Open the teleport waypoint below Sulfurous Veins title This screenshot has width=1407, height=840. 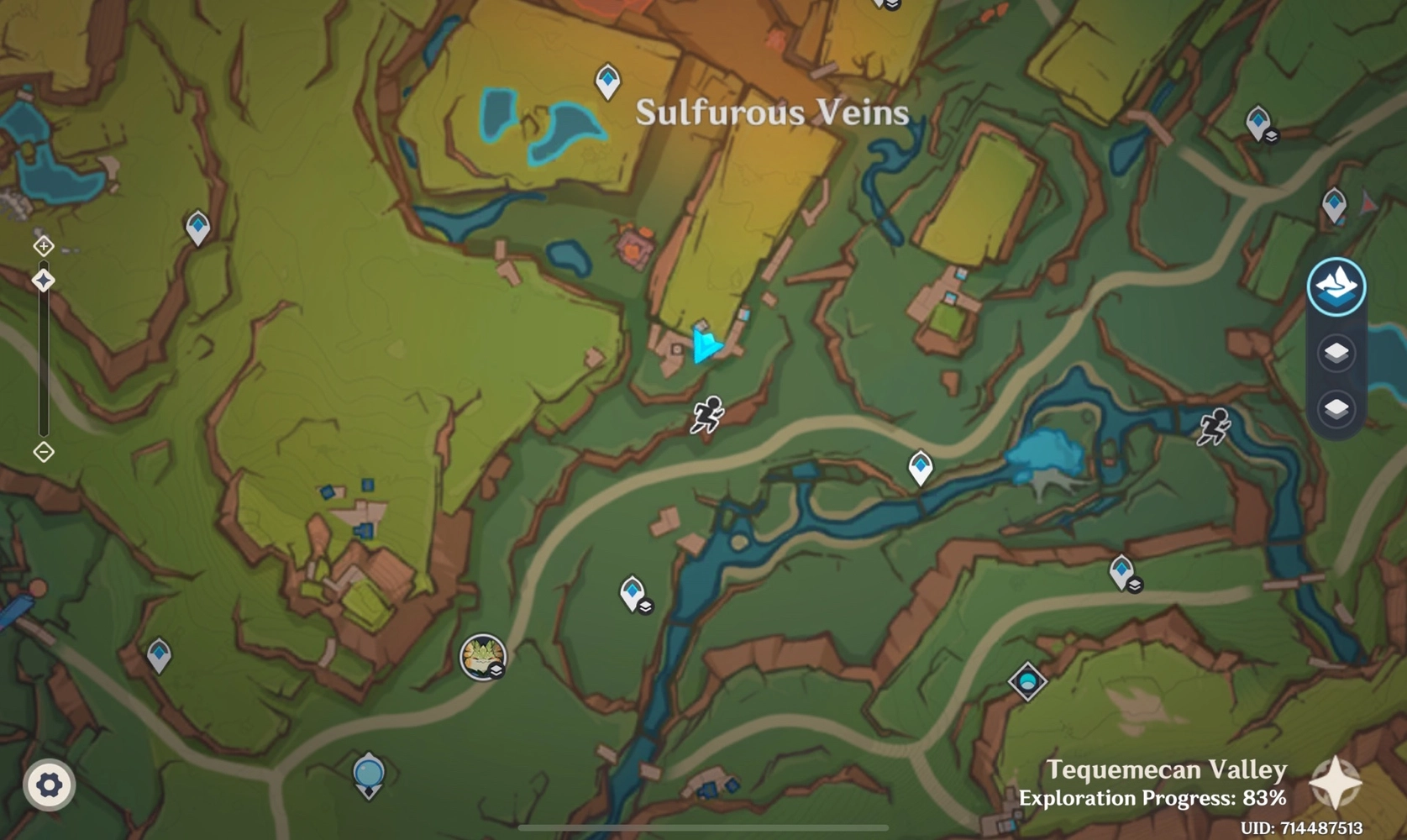[607, 81]
